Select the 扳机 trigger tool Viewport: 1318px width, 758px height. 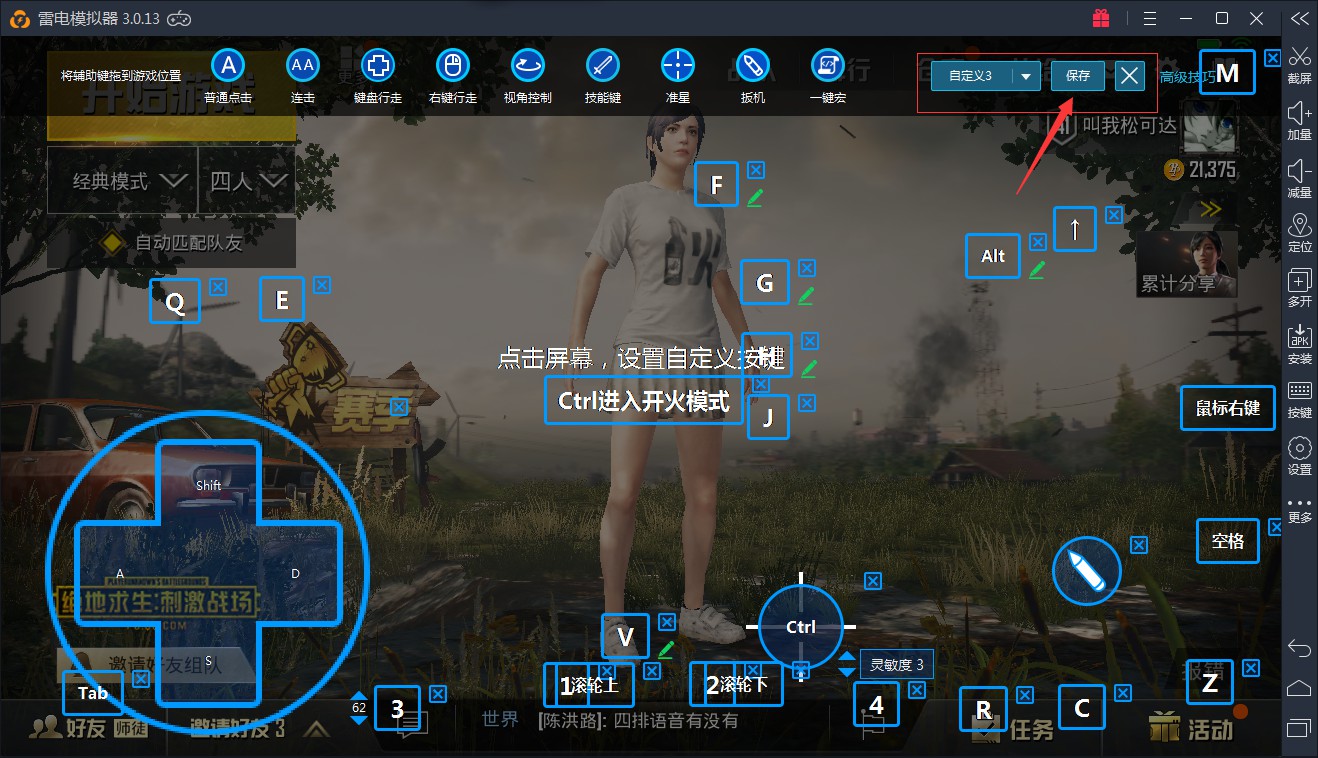pyautogui.click(x=752, y=76)
